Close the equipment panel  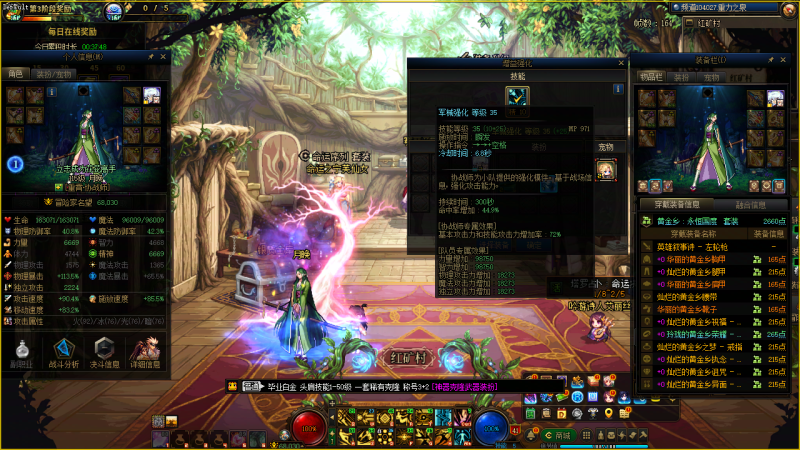coord(785,60)
